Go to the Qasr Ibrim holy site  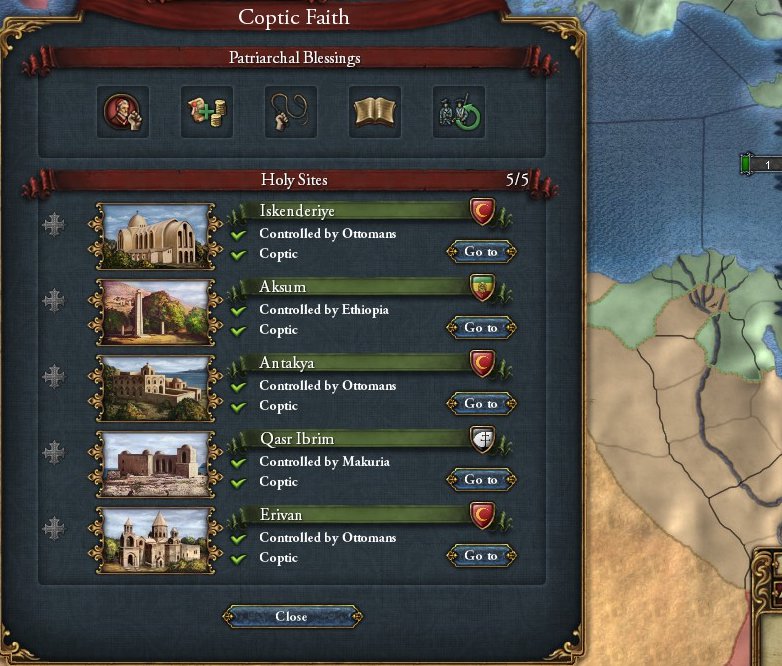[481, 480]
